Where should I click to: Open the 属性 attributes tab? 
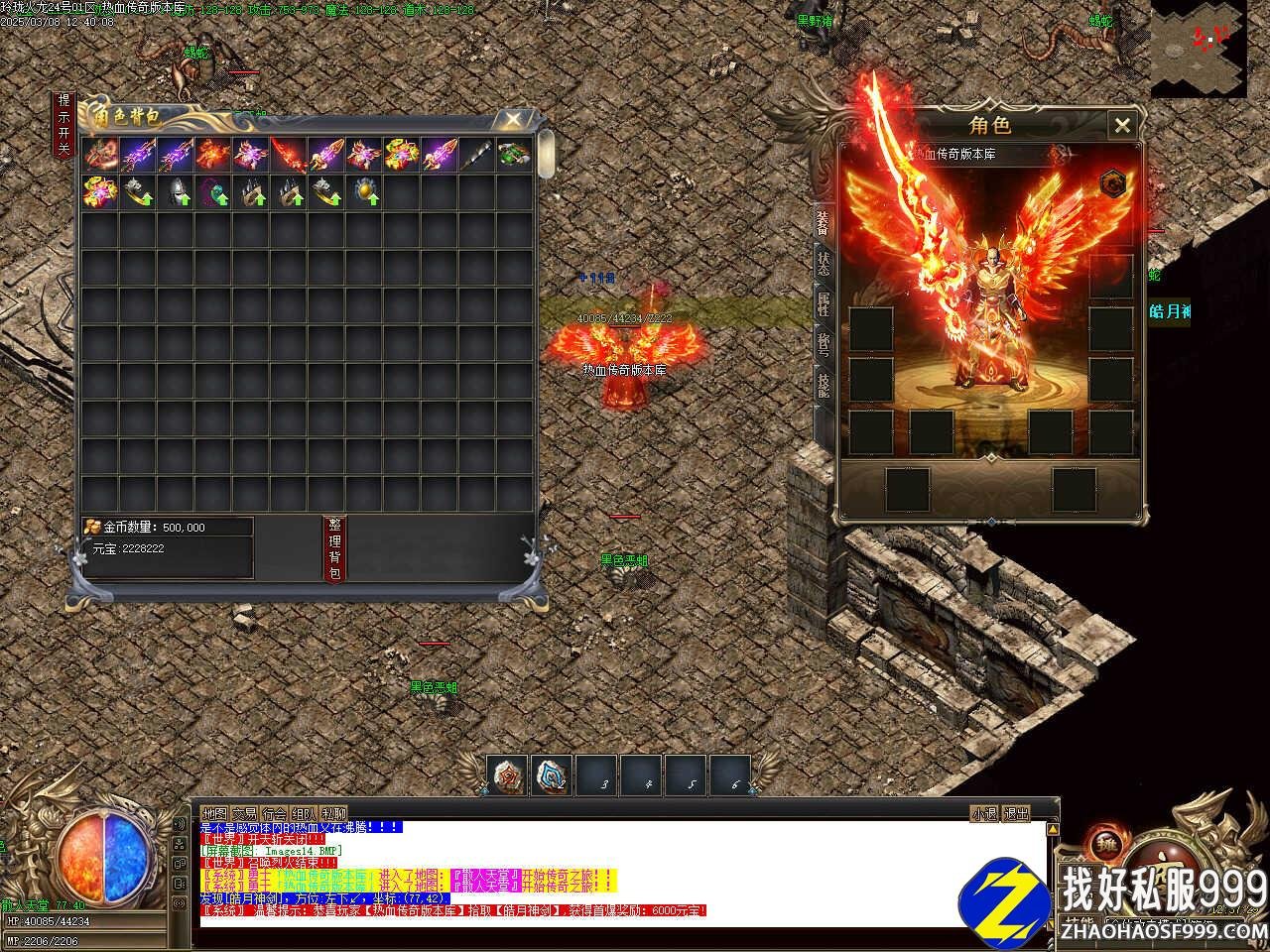[824, 303]
